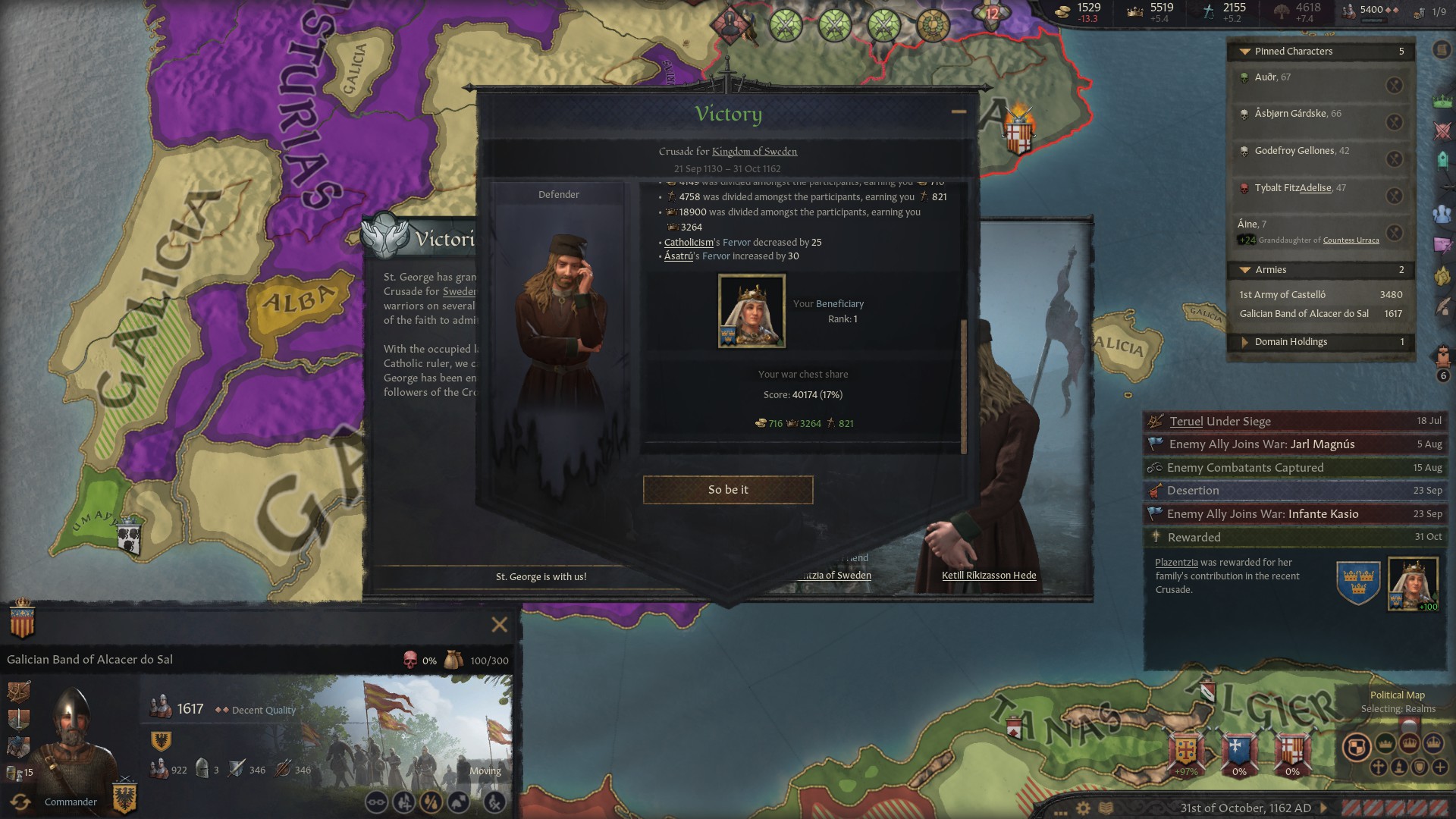Open Decisions via the quill icon
The image size is (1456, 819).
pos(1443,307)
